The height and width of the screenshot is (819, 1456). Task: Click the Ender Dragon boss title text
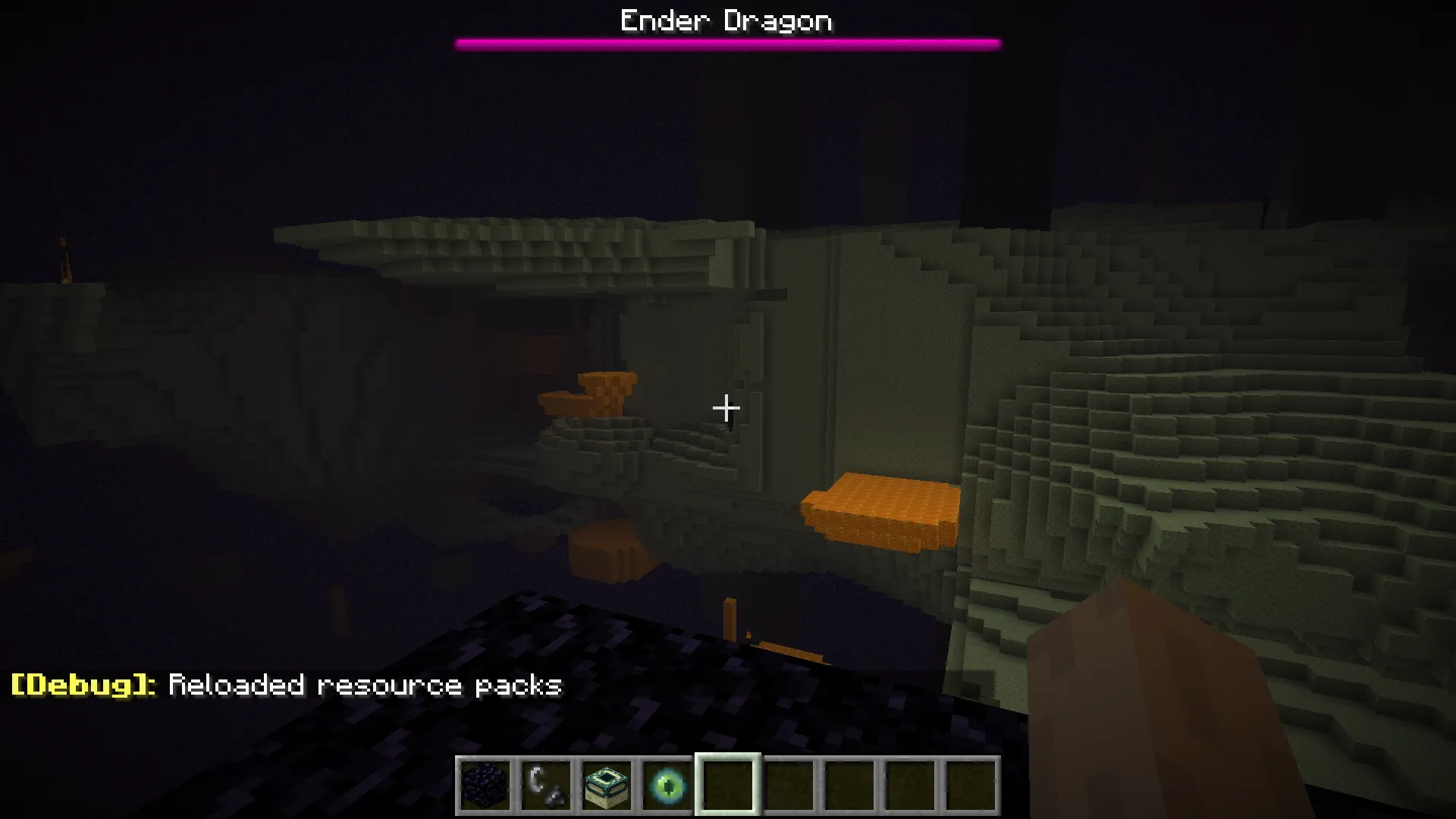pyautogui.click(x=726, y=20)
